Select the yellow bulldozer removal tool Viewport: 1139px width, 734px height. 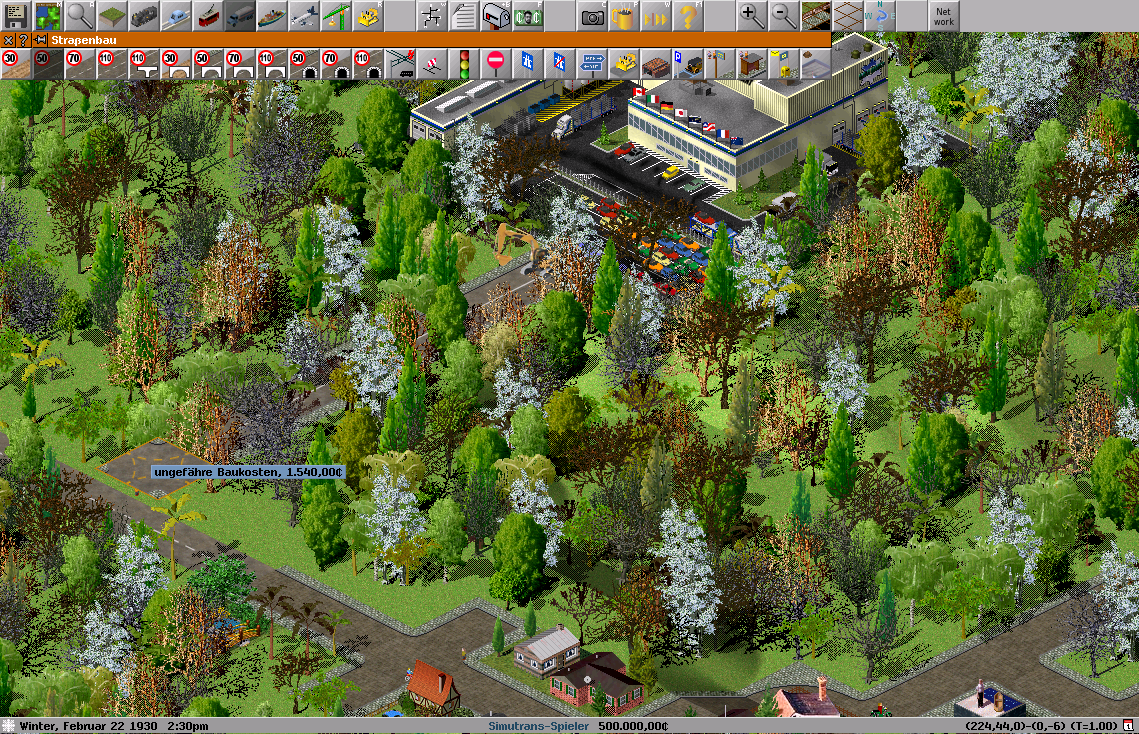click(x=368, y=16)
